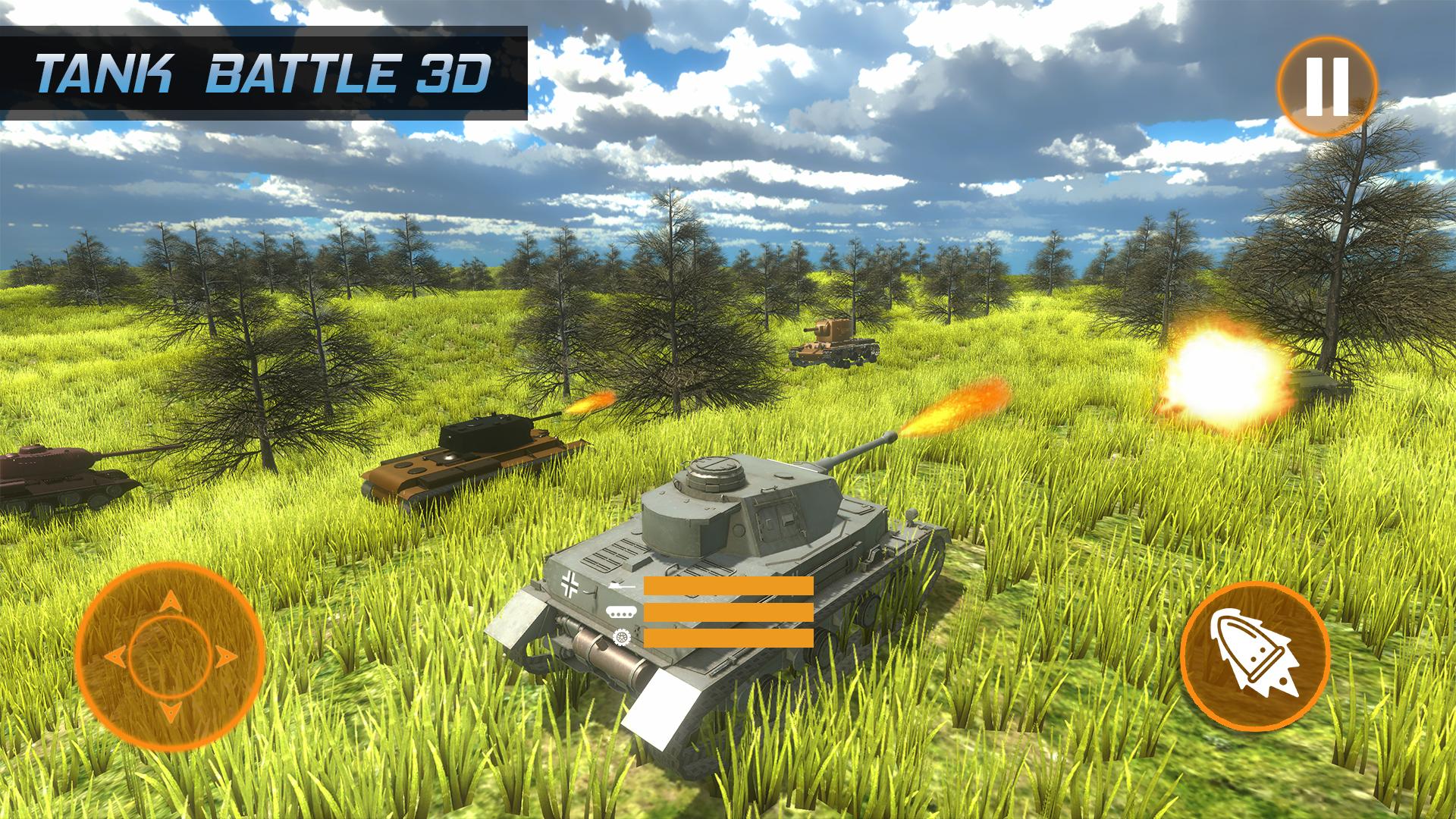
Task: Click the top orange gun health bar
Action: [x=728, y=585]
